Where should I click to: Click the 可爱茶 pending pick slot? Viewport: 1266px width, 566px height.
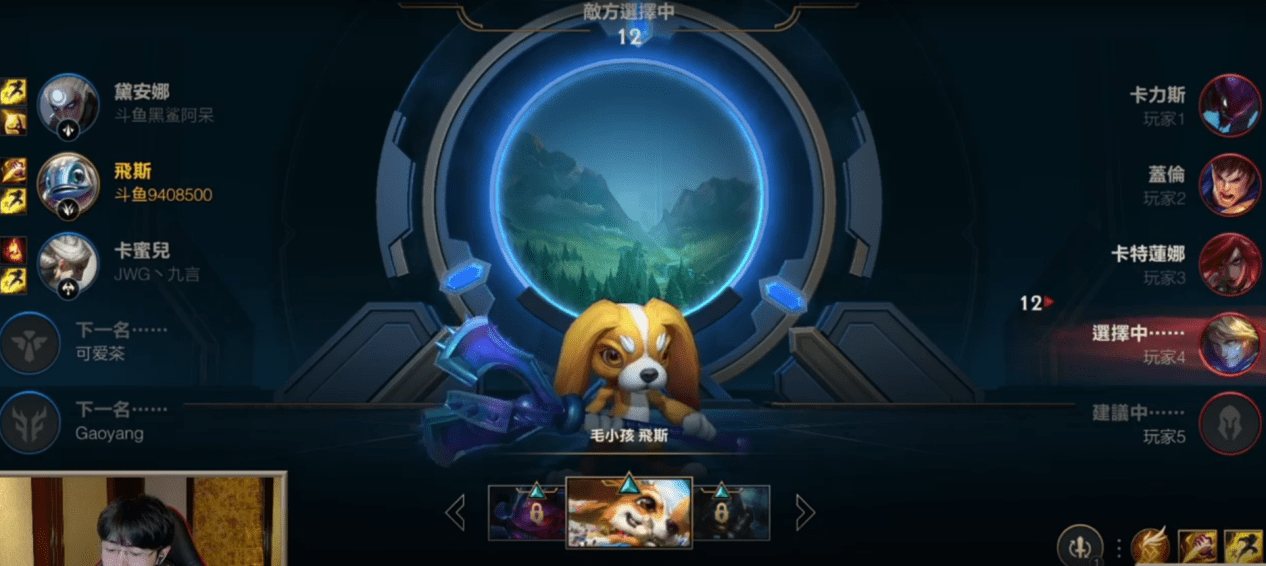pos(30,343)
